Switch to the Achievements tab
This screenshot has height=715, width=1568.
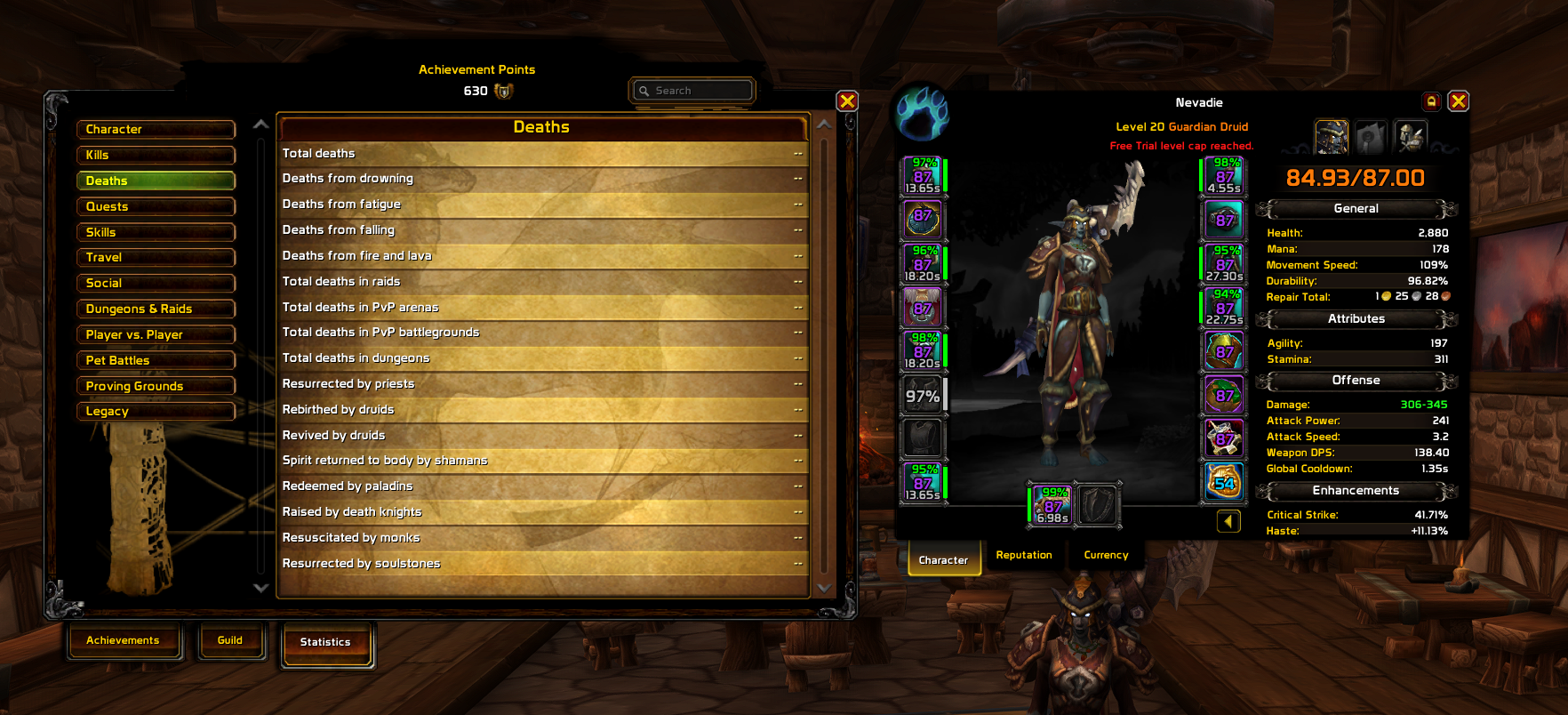pyautogui.click(x=123, y=640)
